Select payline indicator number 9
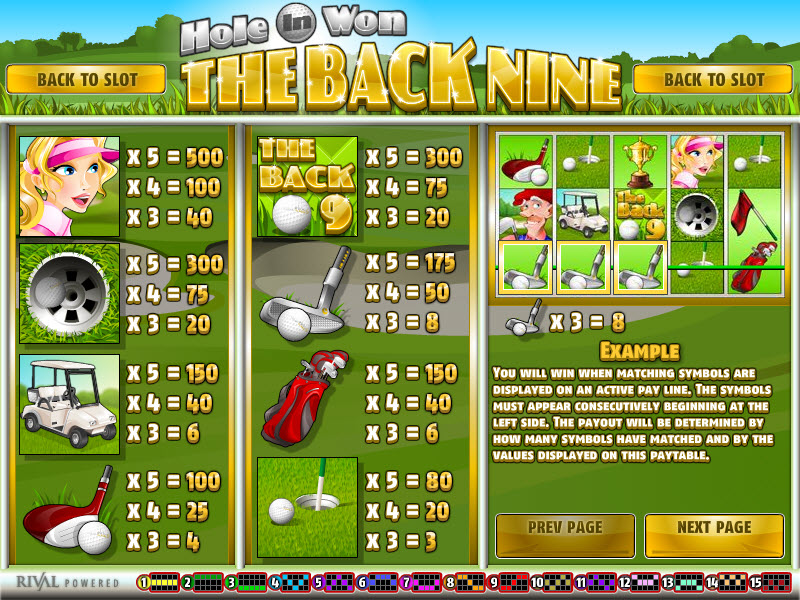 coord(510,582)
